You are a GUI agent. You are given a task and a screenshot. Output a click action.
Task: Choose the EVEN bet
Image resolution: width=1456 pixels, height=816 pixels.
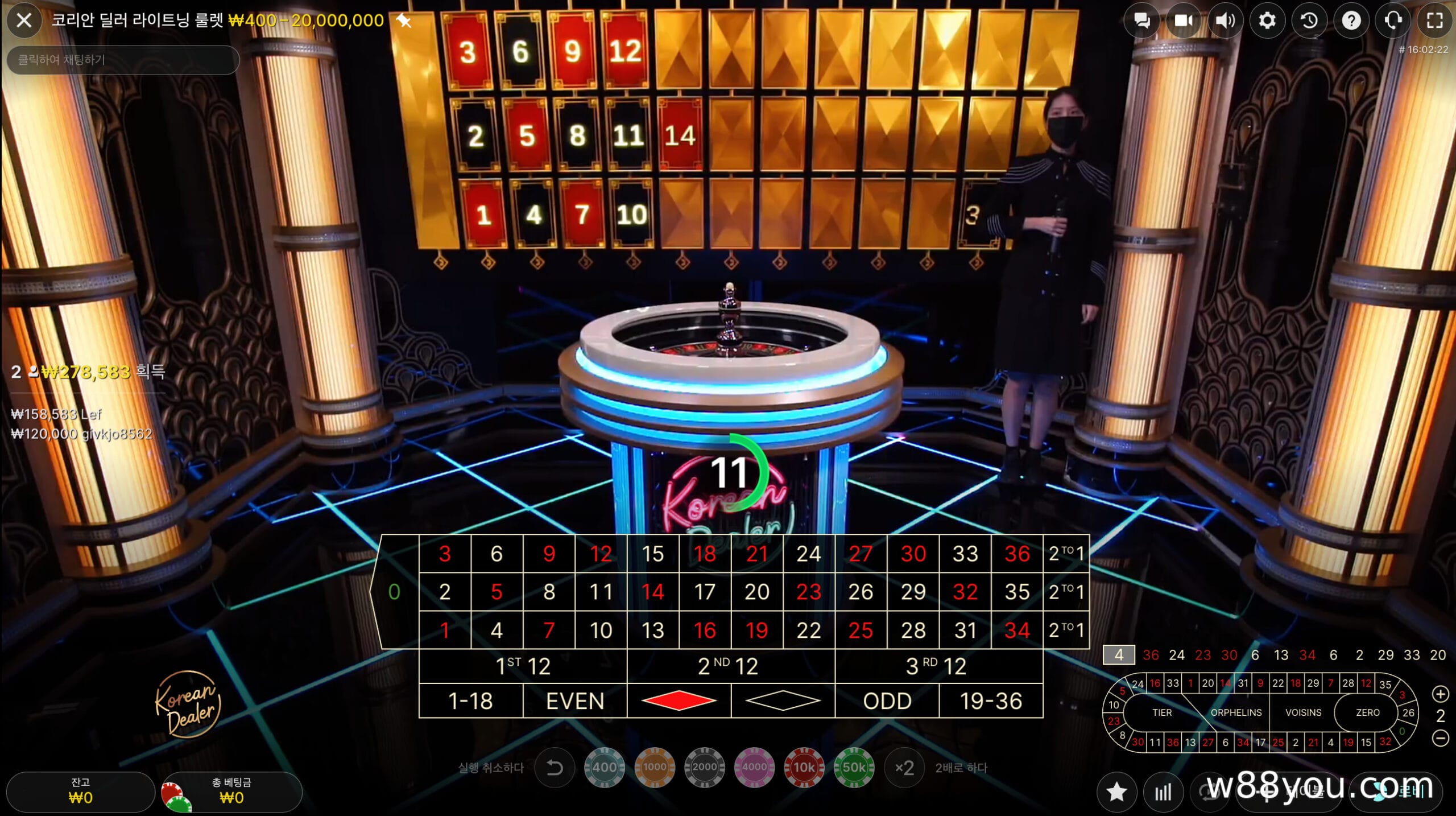coord(574,701)
